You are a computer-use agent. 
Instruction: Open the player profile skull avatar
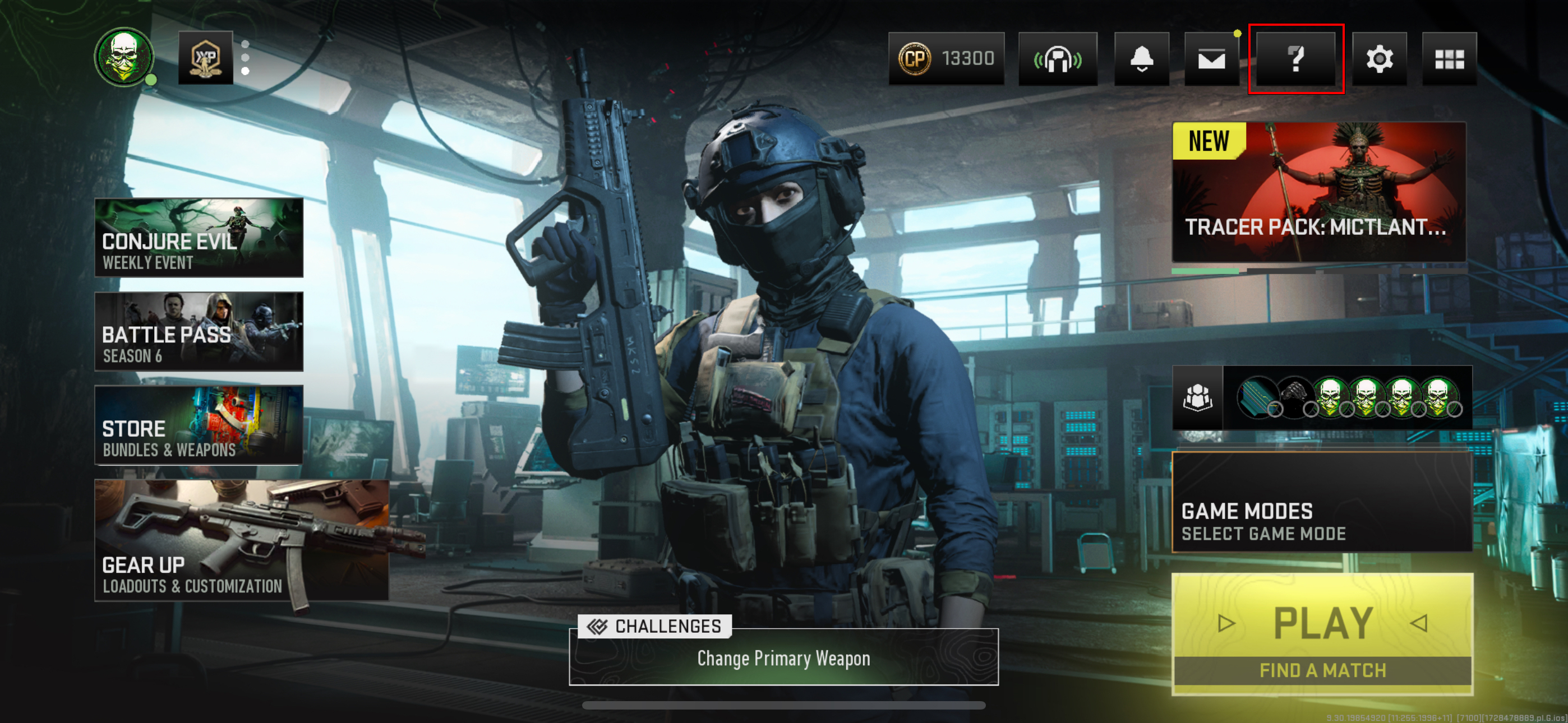coord(124,57)
